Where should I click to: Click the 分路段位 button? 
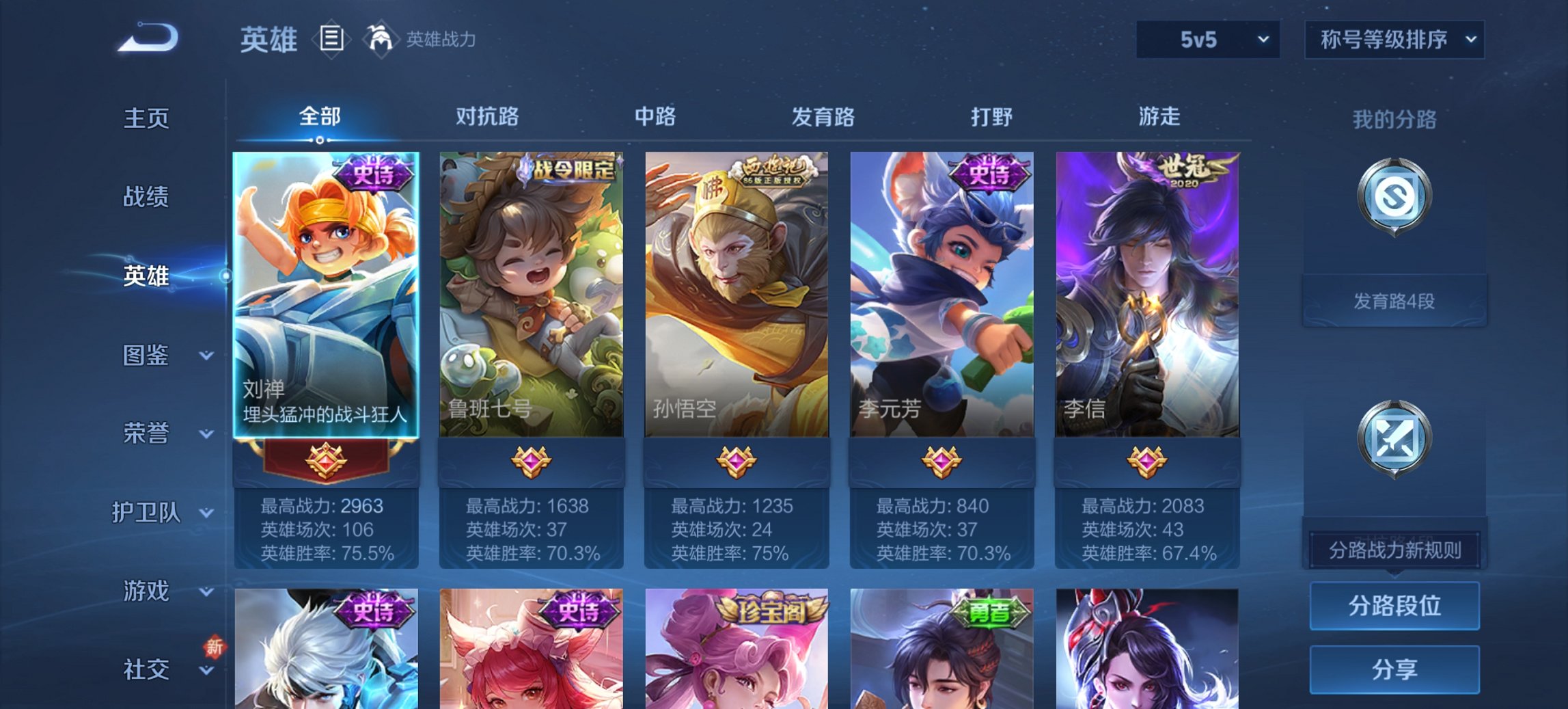tap(1394, 606)
